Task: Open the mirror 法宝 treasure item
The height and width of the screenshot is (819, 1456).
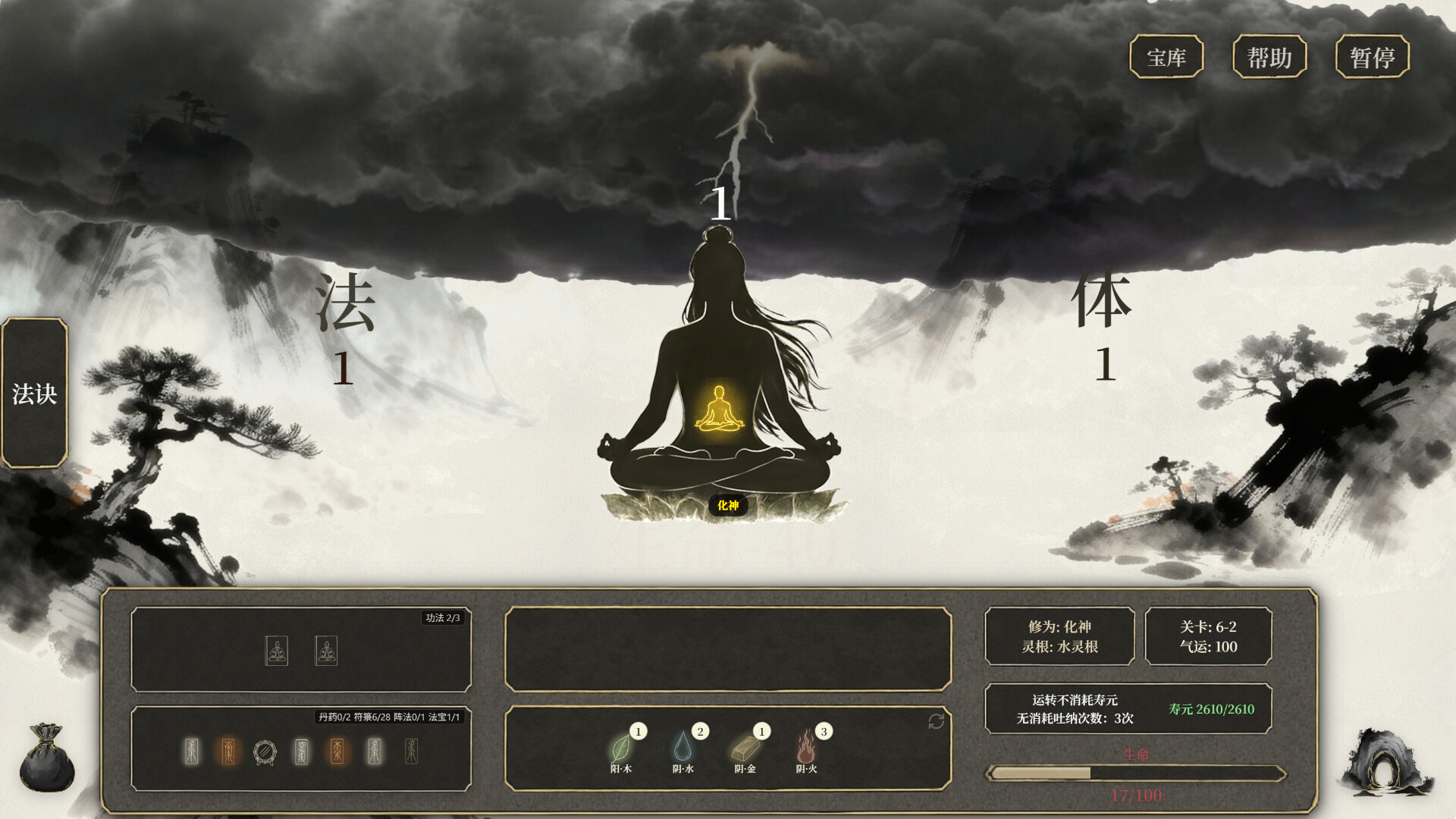Action: click(x=265, y=750)
